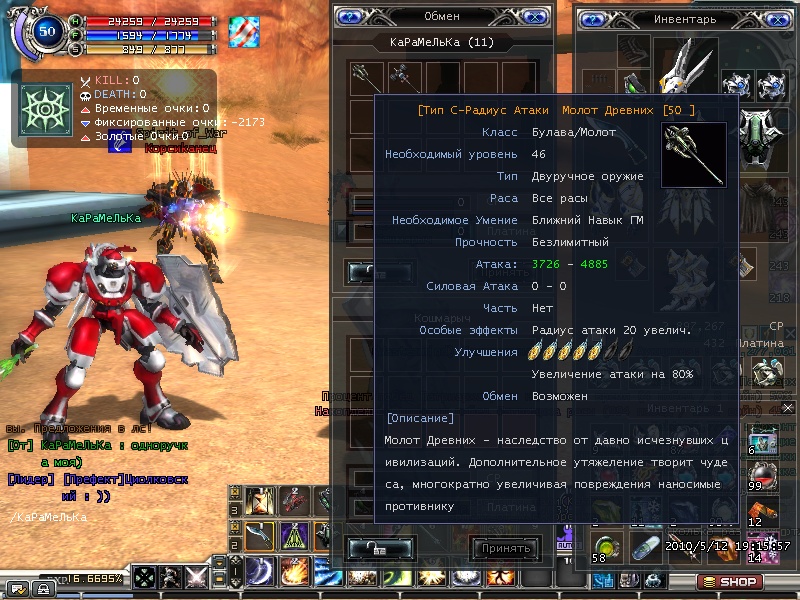The height and width of the screenshot is (600, 800).
Task: Lock the trade offer with the padlock button
Action: coord(380,548)
